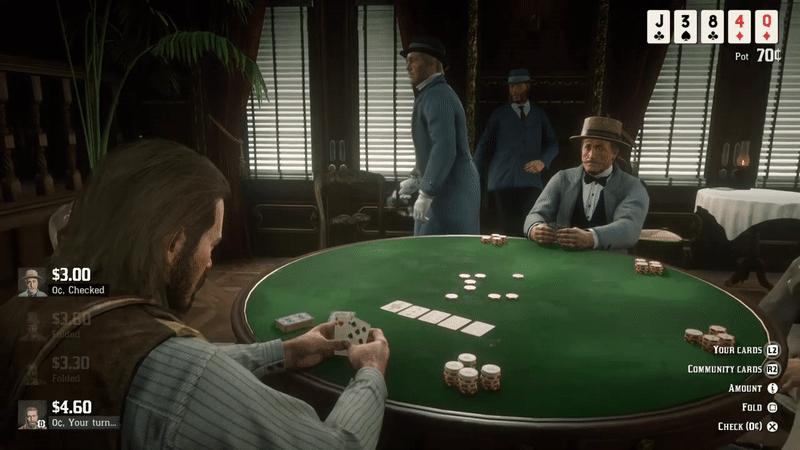The width and height of the screenshot is (800, 450).
Task: View the Community cards option
Action: [x=732, y=369]
